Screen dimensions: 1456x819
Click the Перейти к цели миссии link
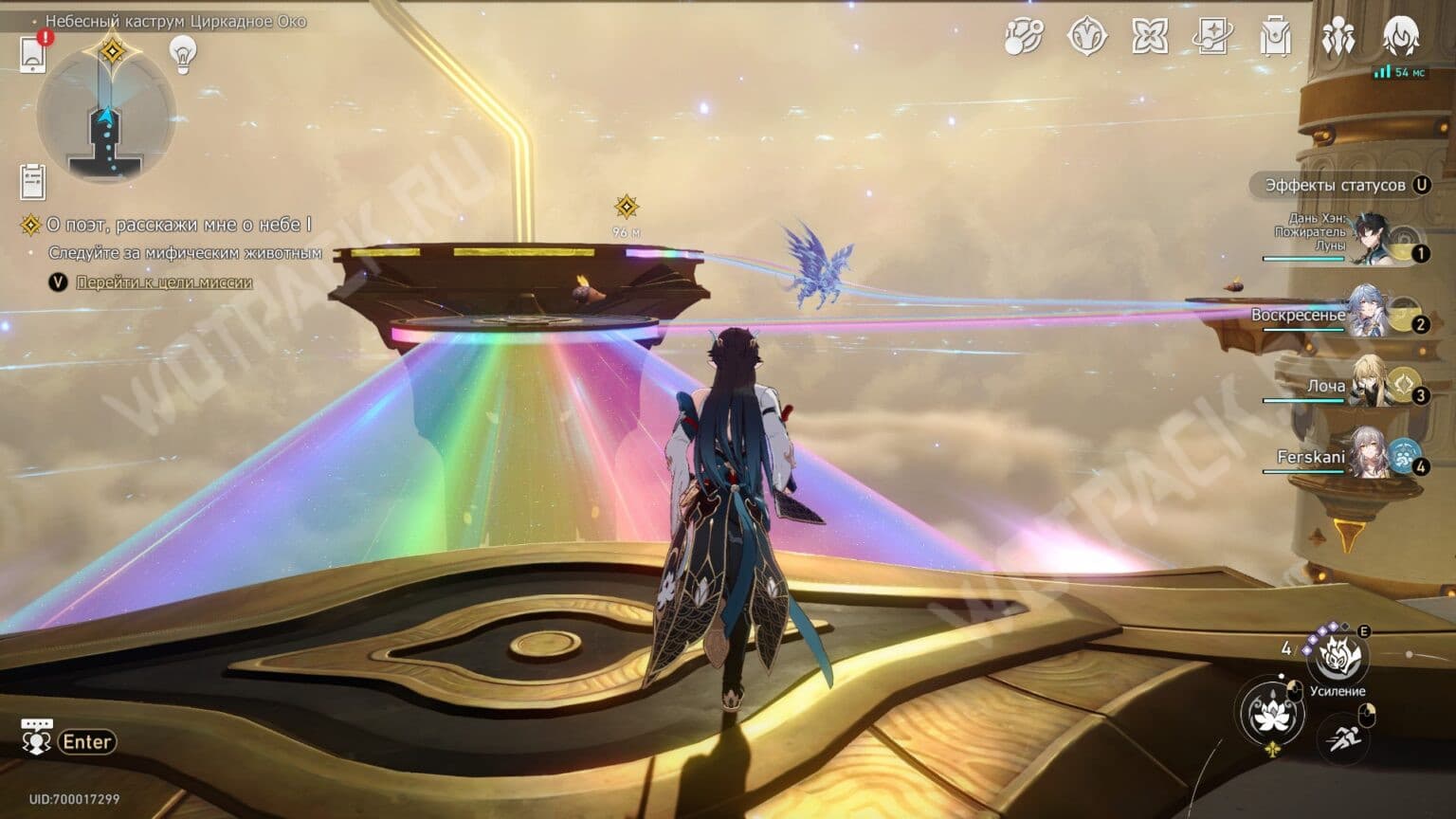[163, 282]
